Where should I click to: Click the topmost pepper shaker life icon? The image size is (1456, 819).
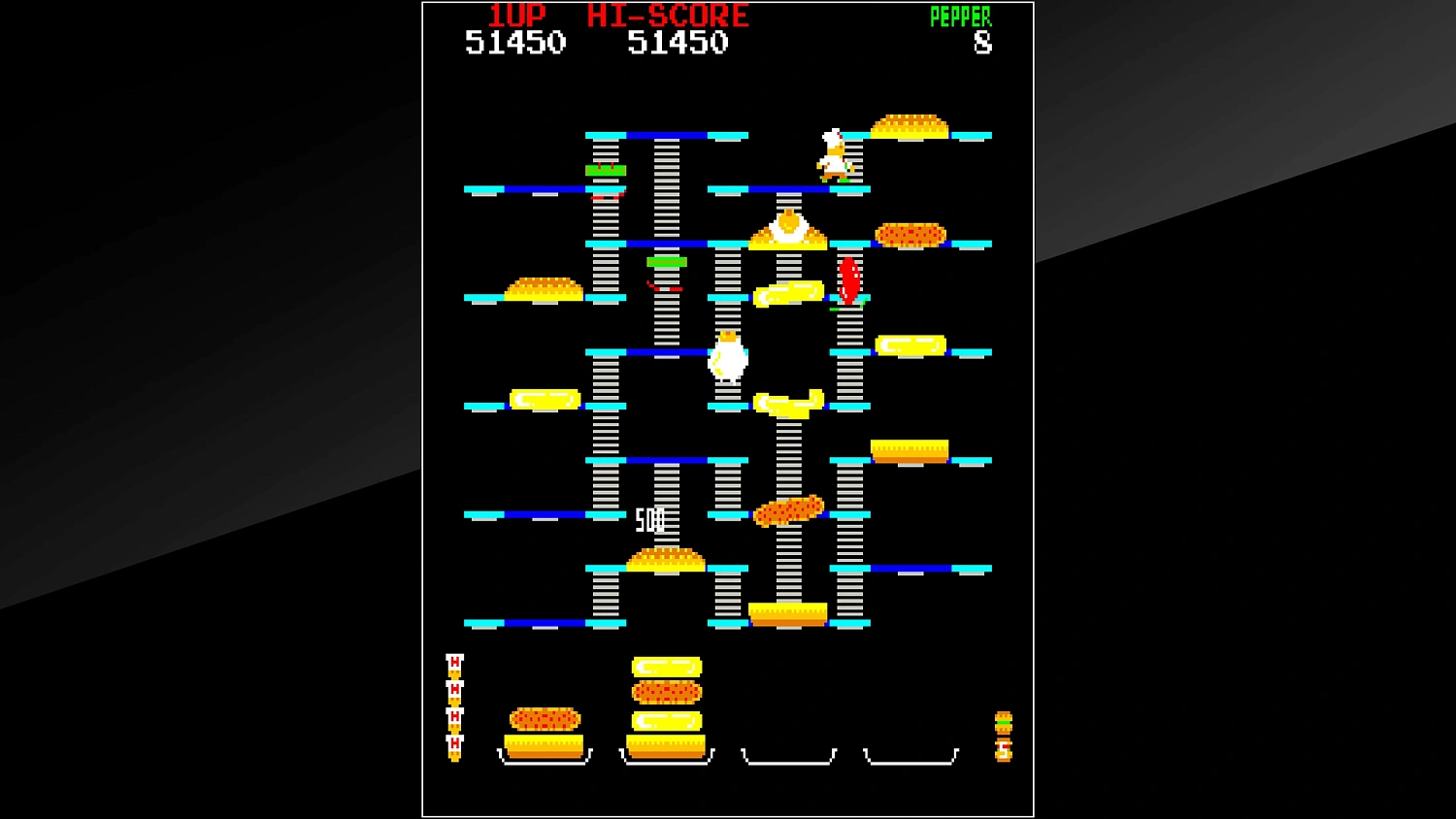[x=452, y=665]
